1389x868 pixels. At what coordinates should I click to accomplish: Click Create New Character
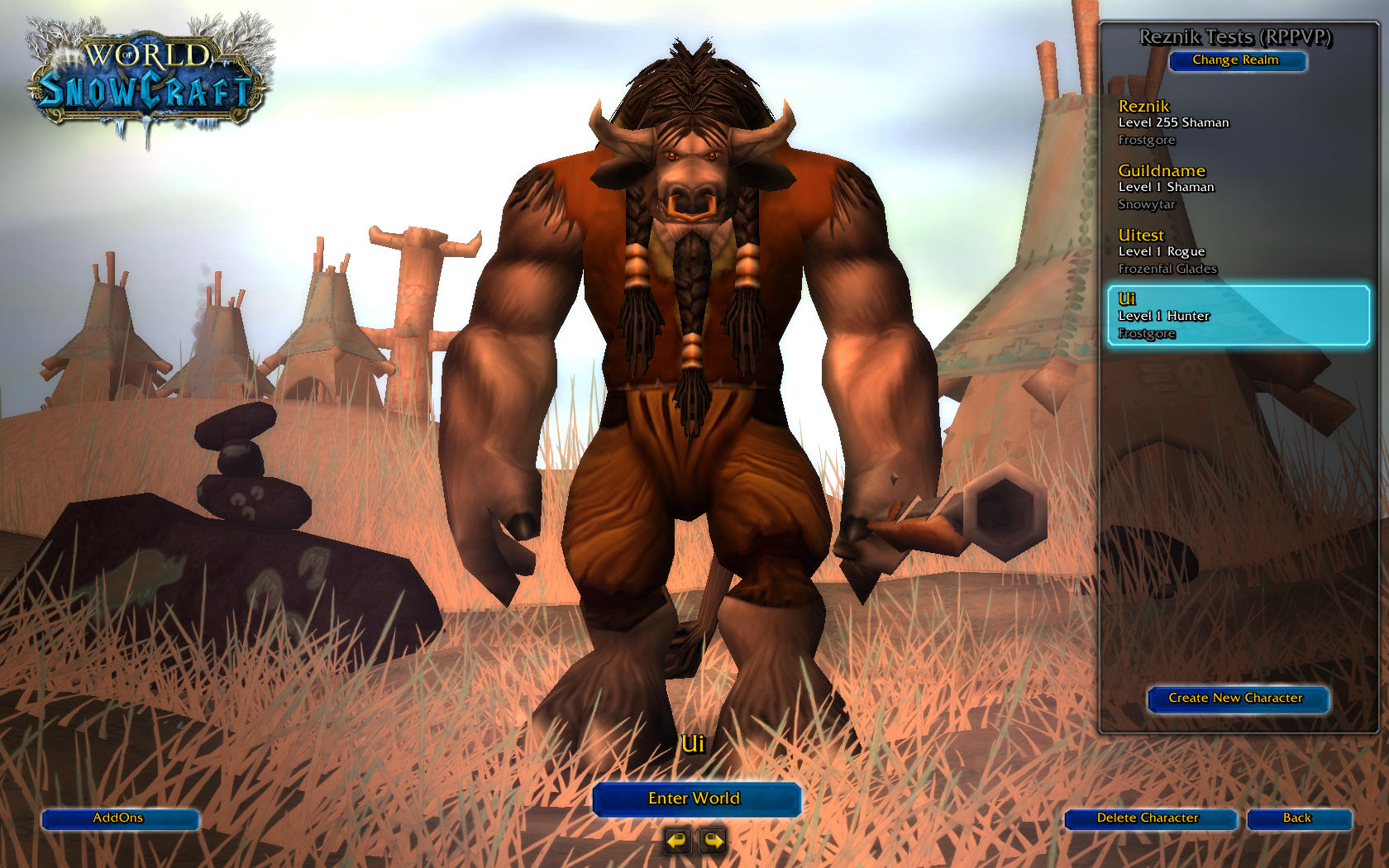(1238, 699)
